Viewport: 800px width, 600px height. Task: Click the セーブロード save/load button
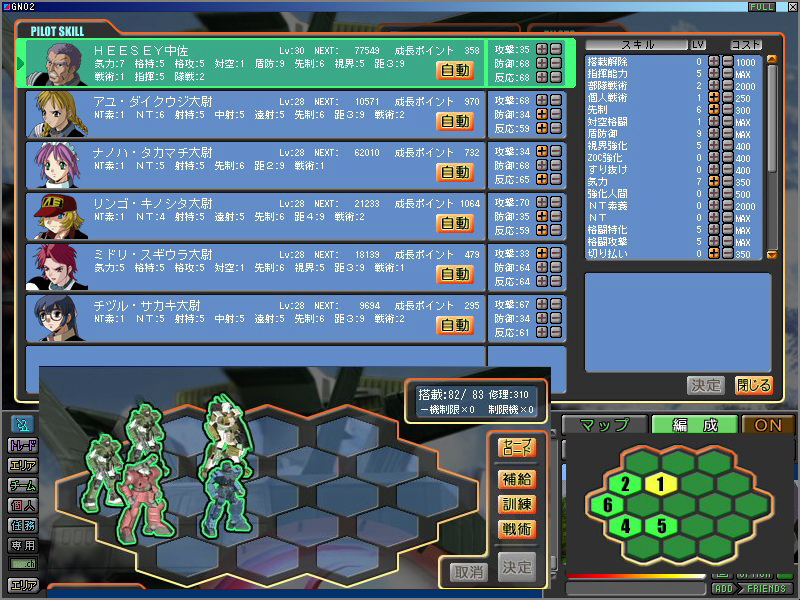(517, 448)
